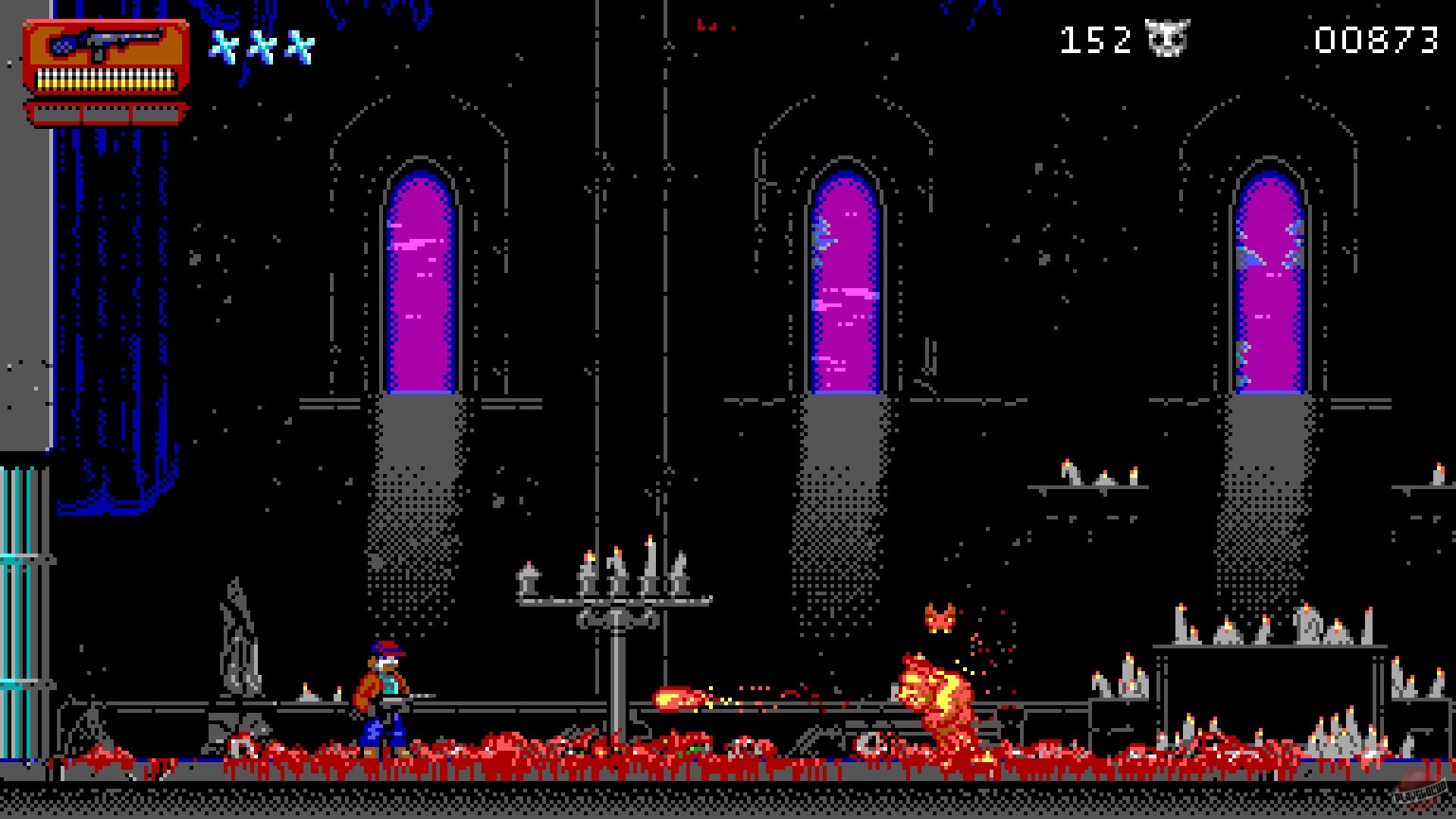Viewport: 1456px width, 819px height.
Task: Click the flying red bat creature
Action: coord(940,618)
